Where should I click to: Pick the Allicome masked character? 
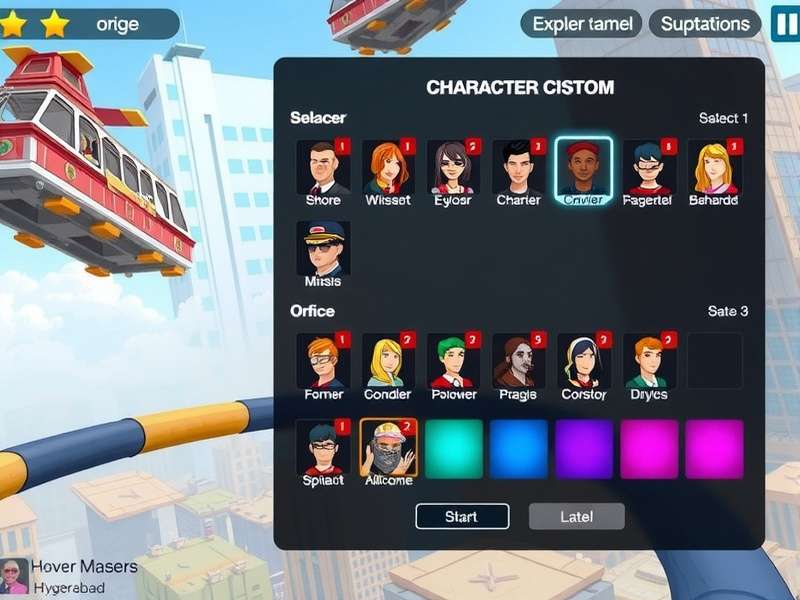tap(388, 448)
